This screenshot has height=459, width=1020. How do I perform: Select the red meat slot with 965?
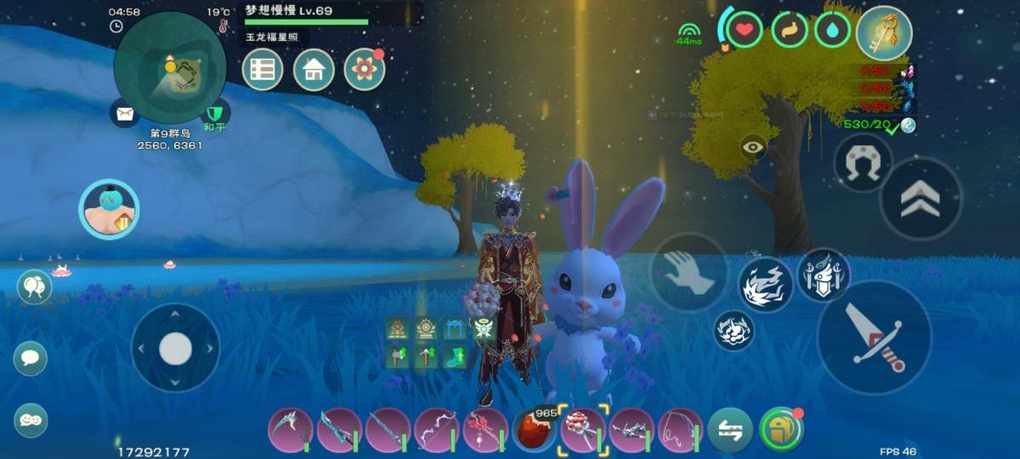click(x=535, y=430)
